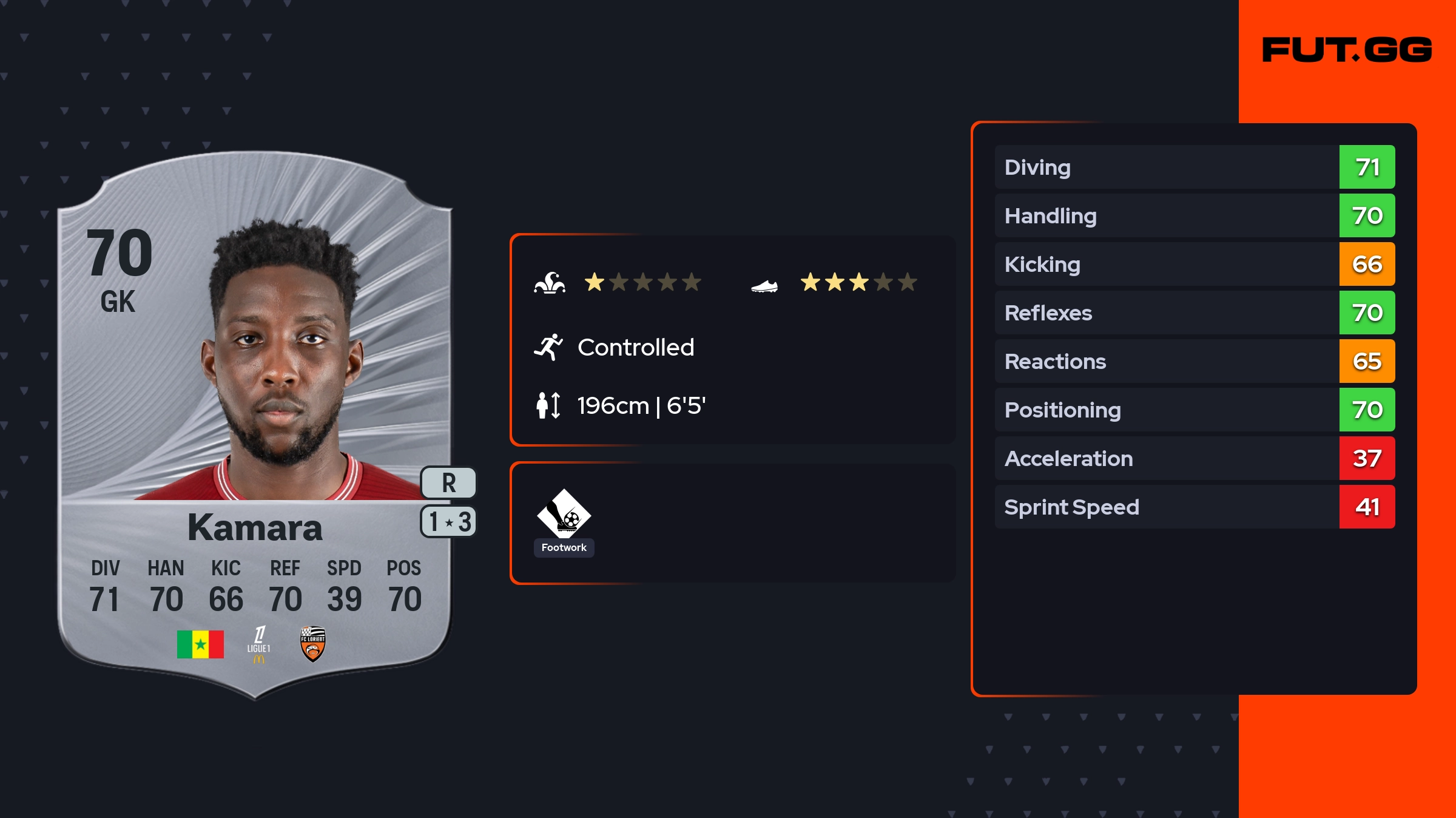Choose the Acceleration stat row
Viewport: 1456px width, 818px height.
click(1194, 458)
